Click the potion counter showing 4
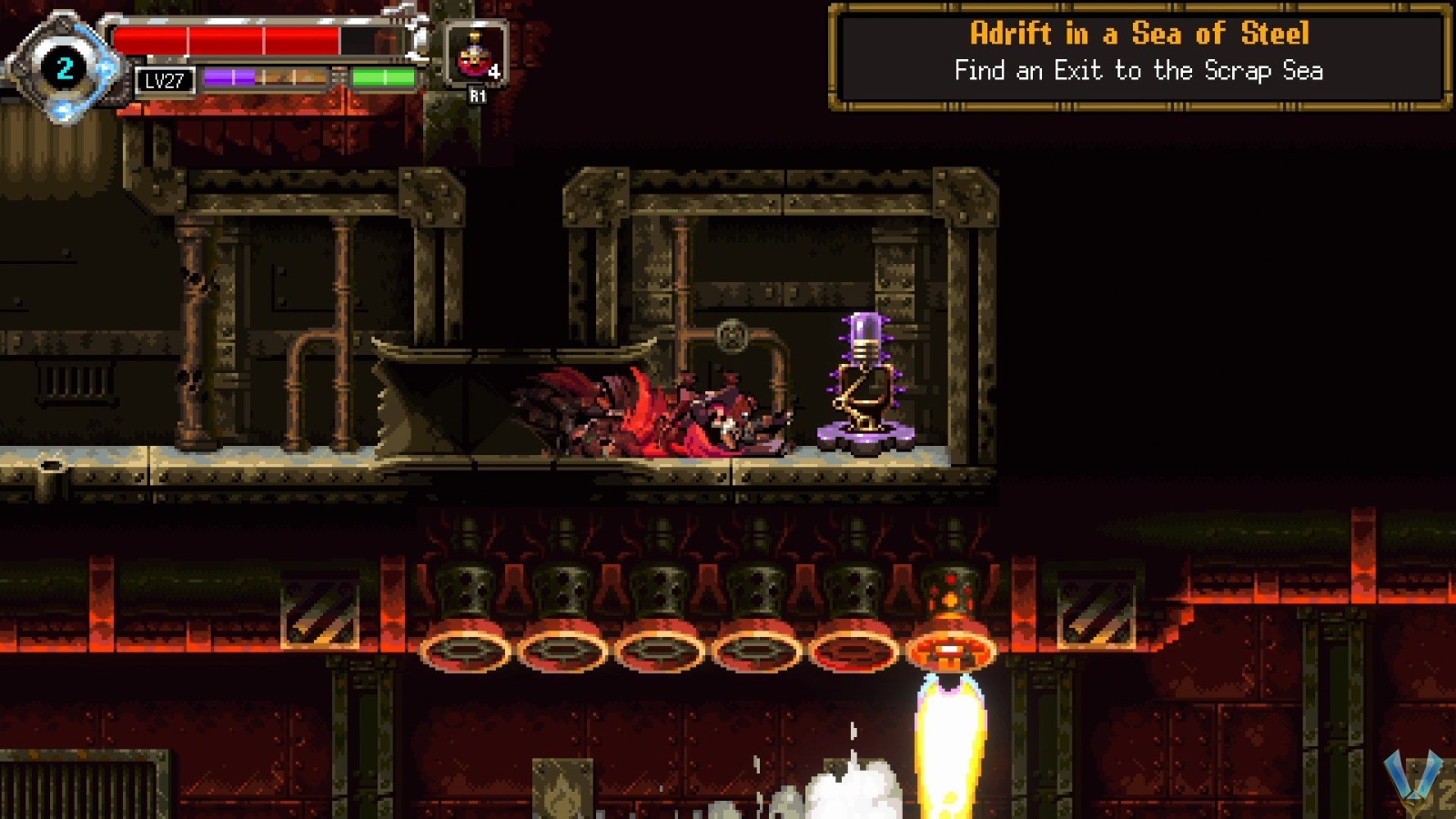1456x819 pixels. [x=495, y=69]
